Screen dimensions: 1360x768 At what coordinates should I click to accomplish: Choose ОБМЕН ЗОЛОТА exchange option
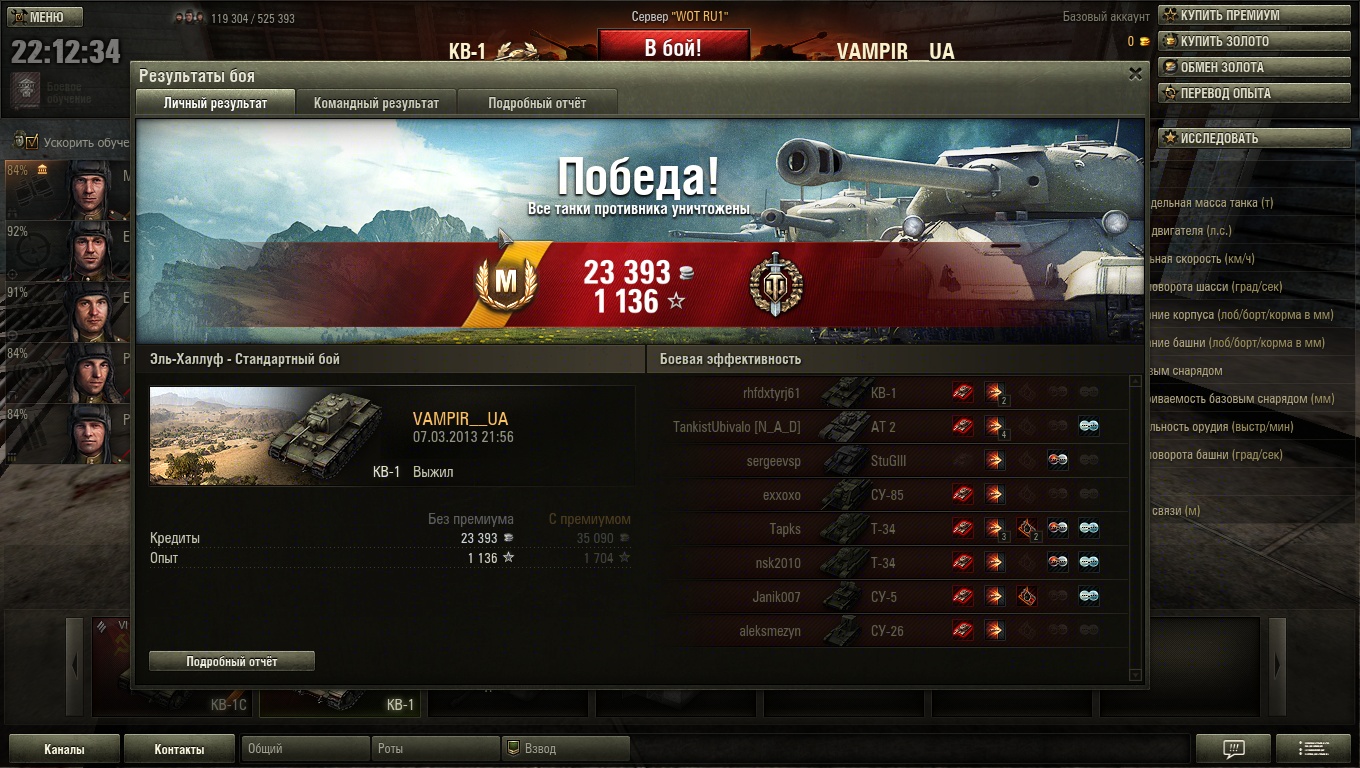1221,68
